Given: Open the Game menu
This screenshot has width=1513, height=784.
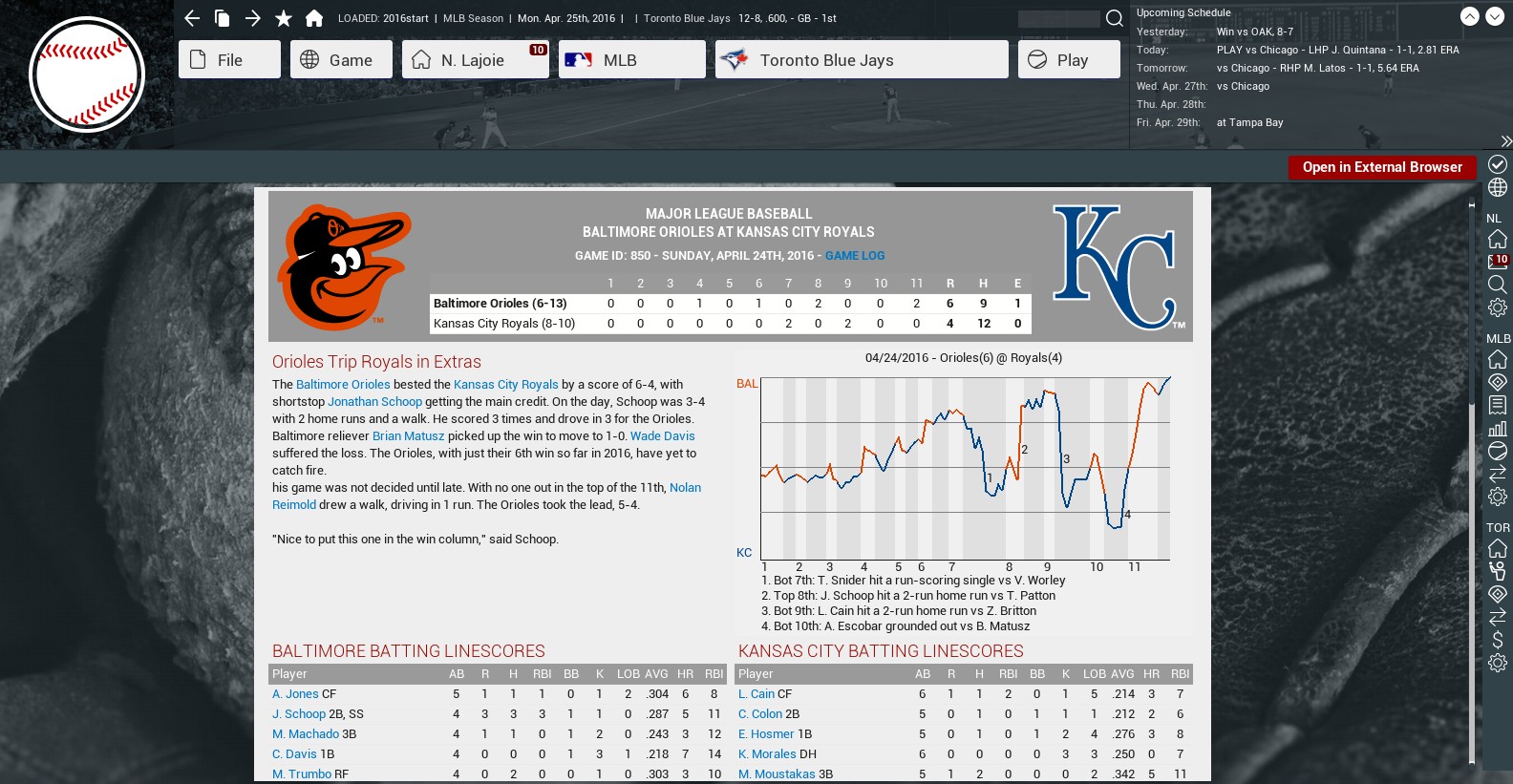Looking at the screenshot, I should pos(341,60).
